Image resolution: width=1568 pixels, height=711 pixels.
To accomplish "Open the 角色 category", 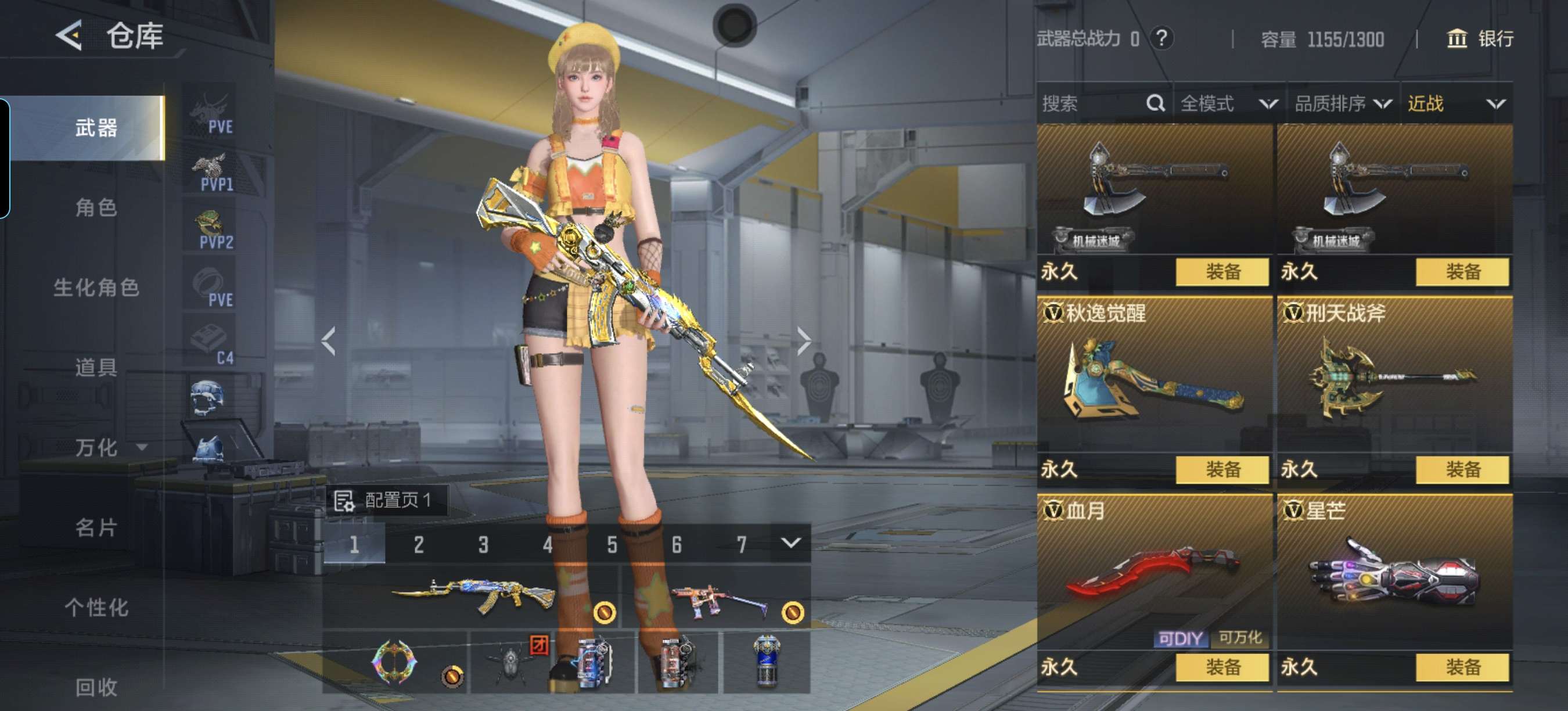I will click(x=96, y=207).
